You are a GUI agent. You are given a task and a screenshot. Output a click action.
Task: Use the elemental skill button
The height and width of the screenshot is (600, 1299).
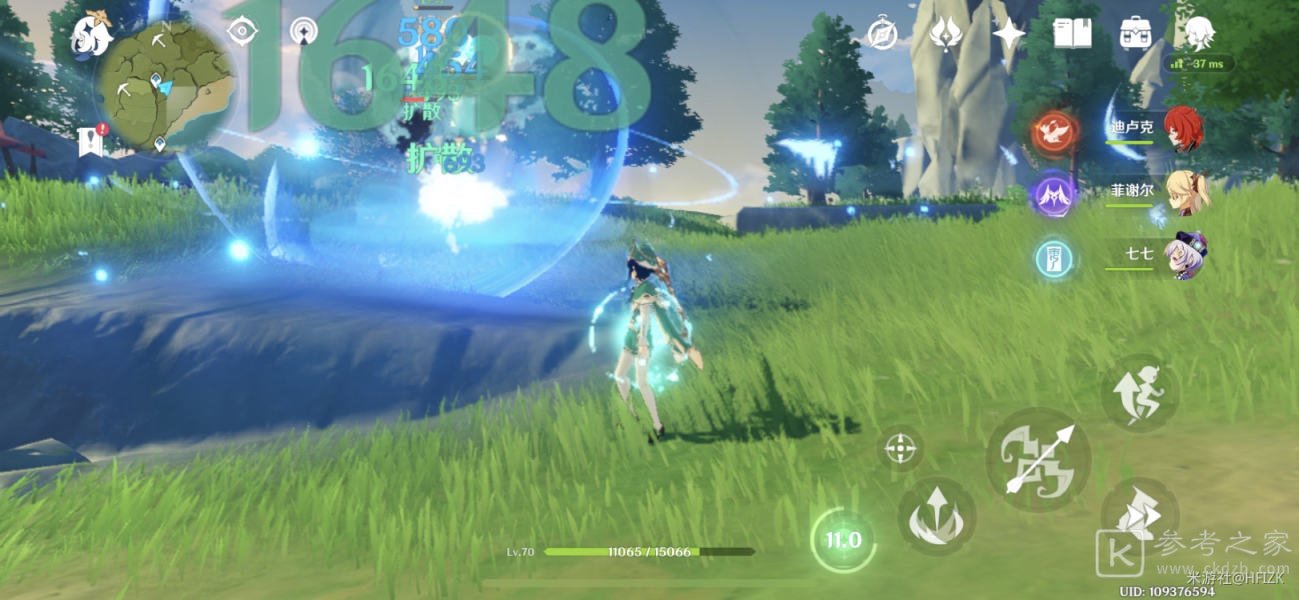click(936, 516)
